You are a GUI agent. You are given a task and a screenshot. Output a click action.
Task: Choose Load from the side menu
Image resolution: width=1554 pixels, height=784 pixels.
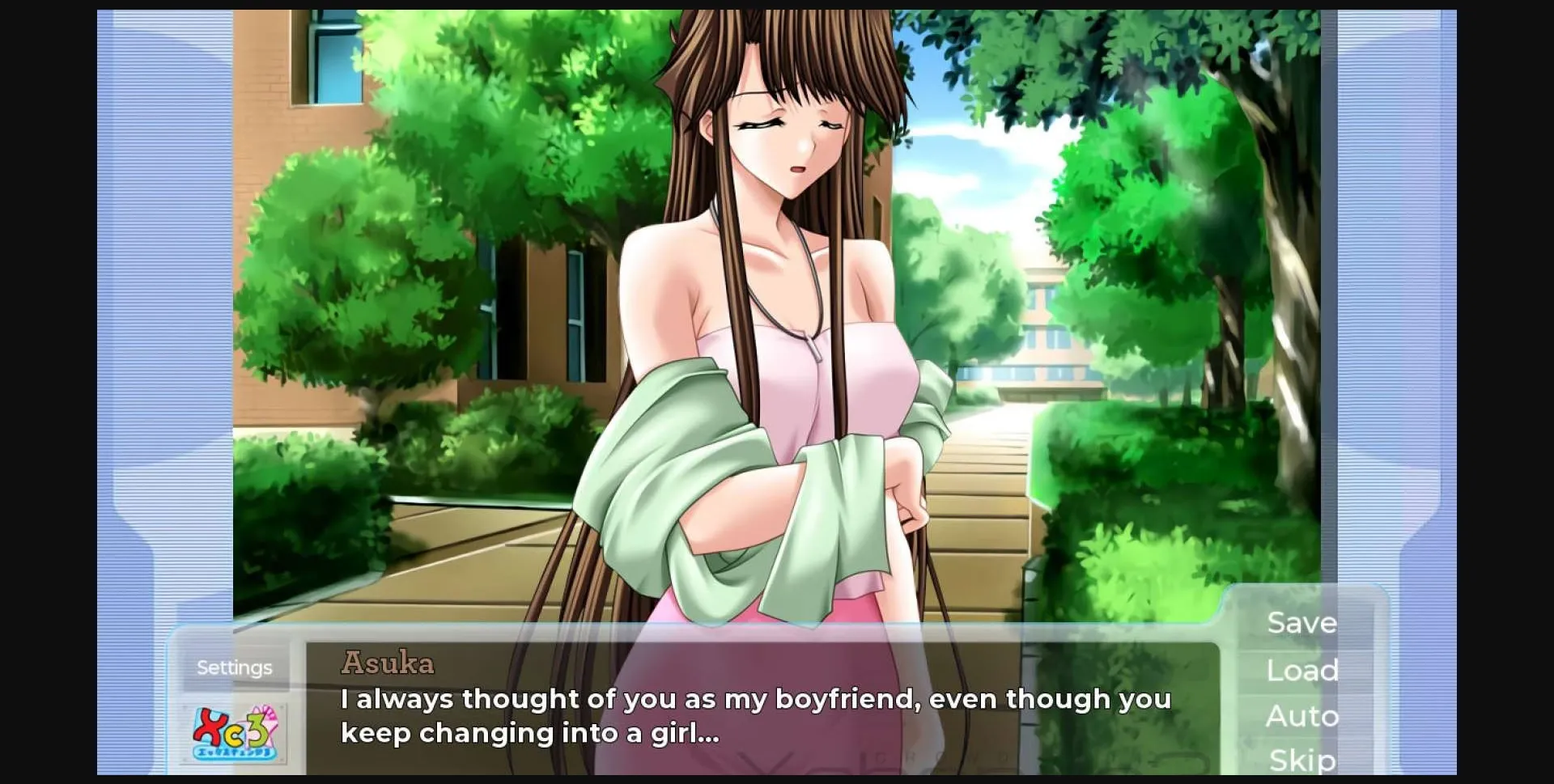[x=1301, y=669]
